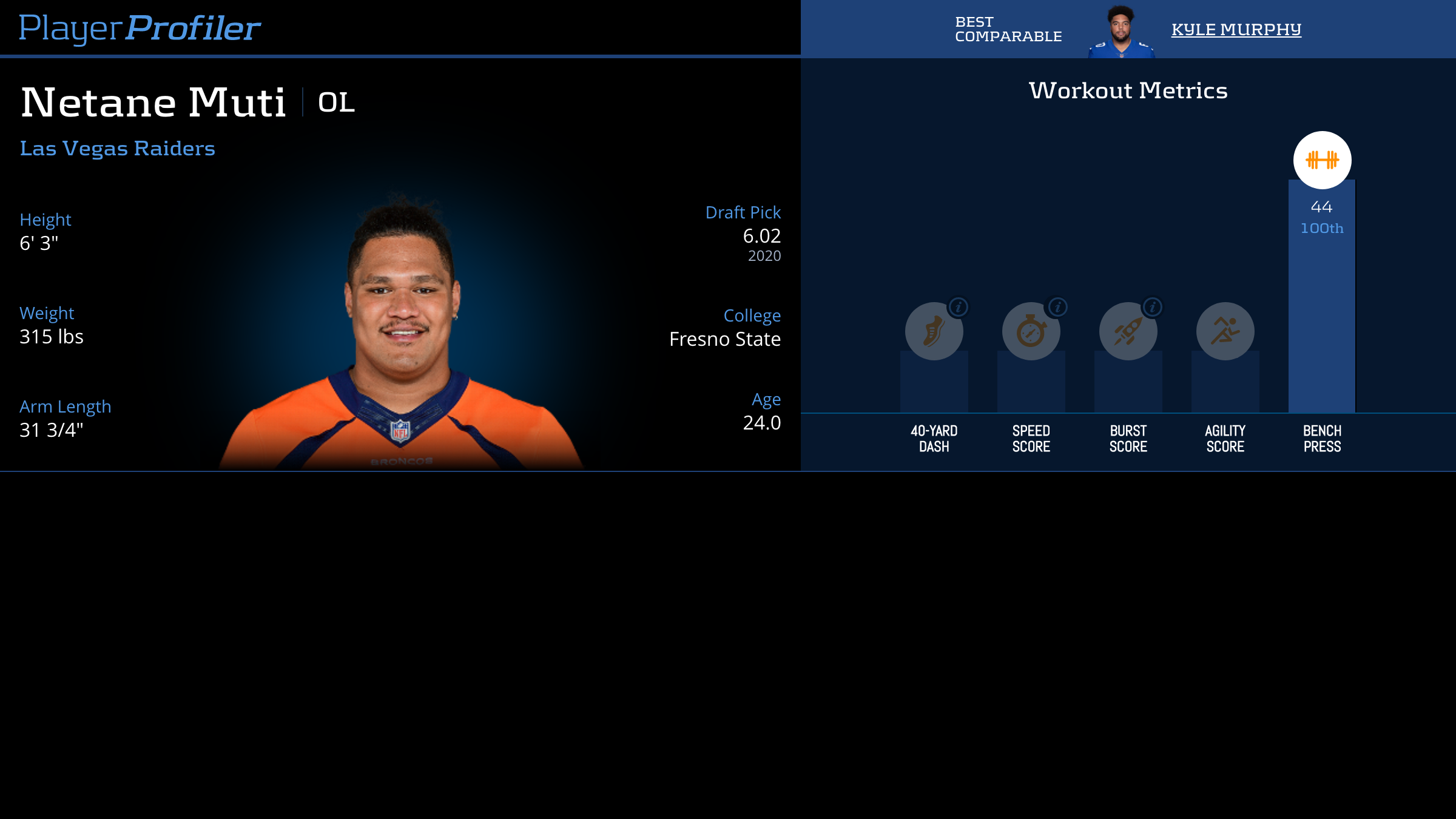This screenshot has height=819, width=1456.
Task: Select Kyle Murphy's headshot thumbnail
Action: (1121, 32)
